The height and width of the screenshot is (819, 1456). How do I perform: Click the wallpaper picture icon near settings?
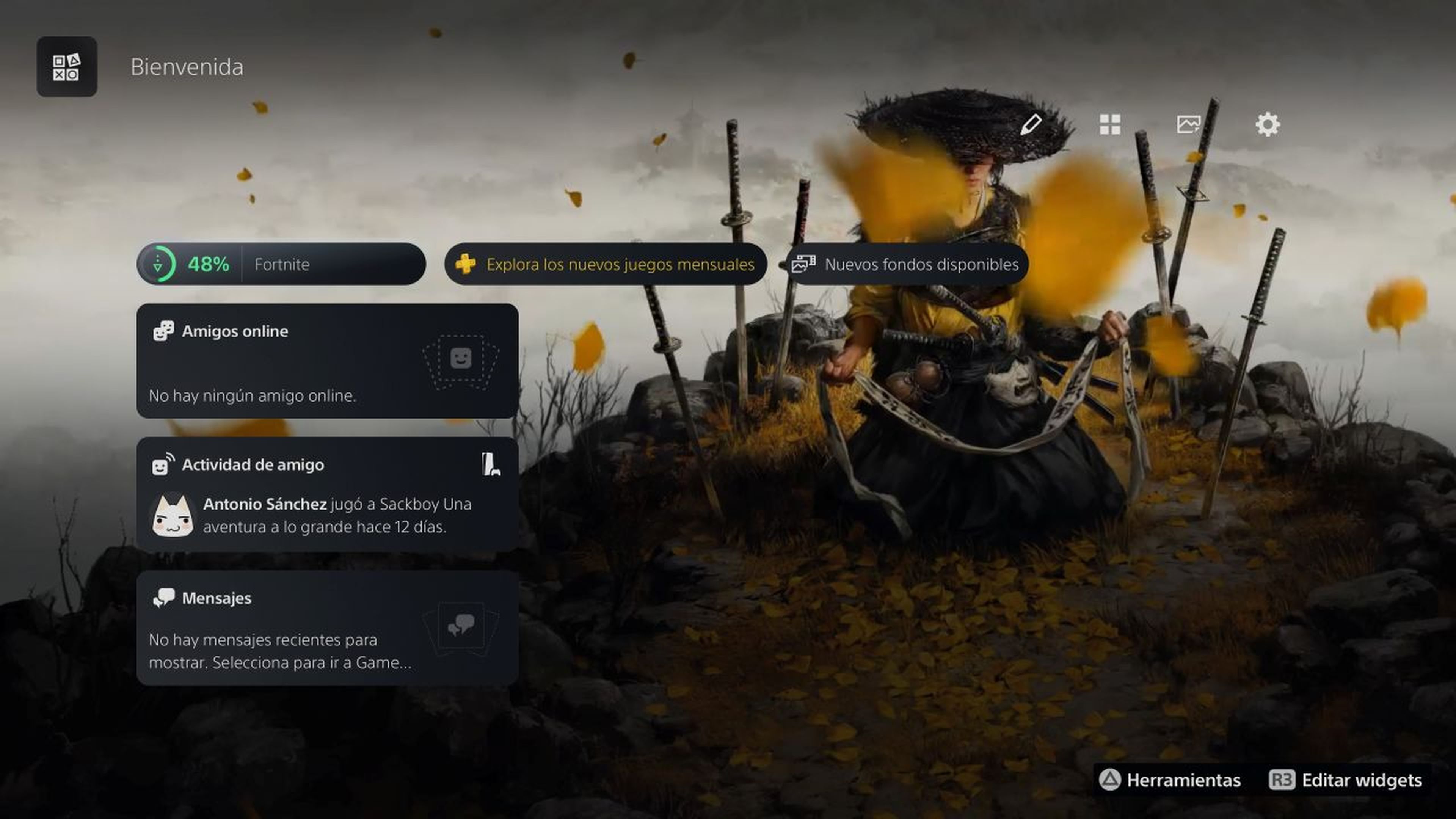point(1189,124)
